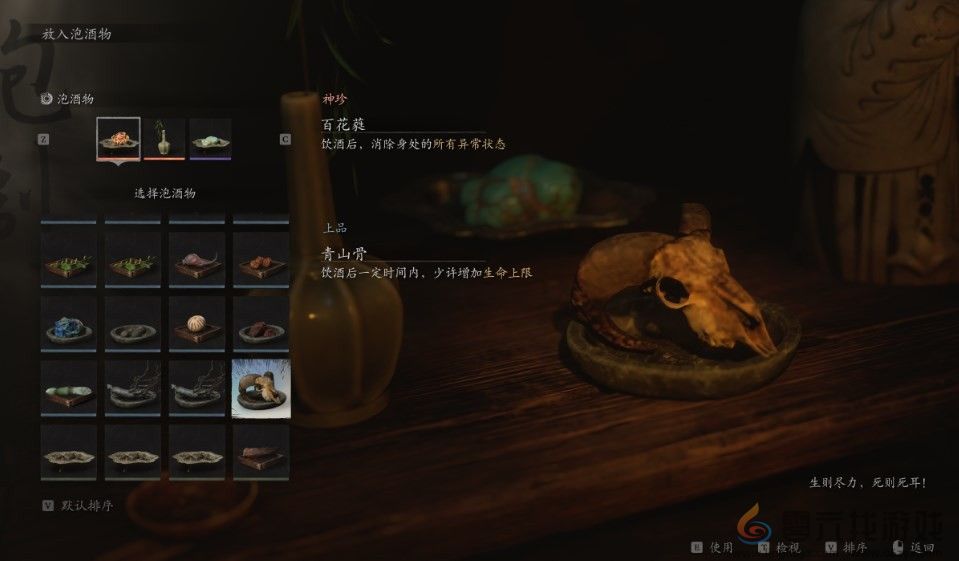Select the blue crystal cluster soak item
Image resolution: width=959 pixels, height=561 pixels.
[69, 326]
